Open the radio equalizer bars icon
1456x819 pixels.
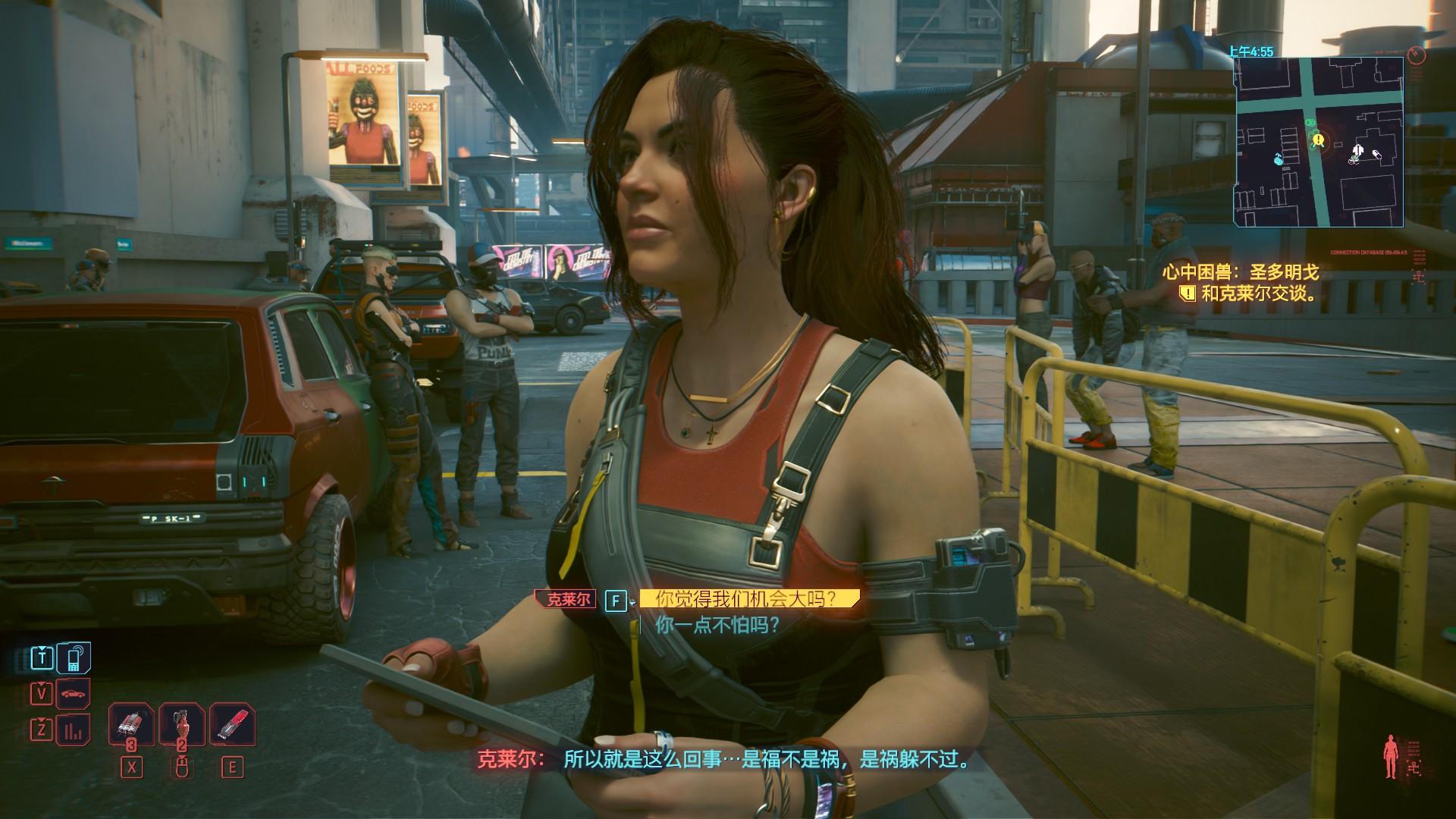(x=74, y=730)
